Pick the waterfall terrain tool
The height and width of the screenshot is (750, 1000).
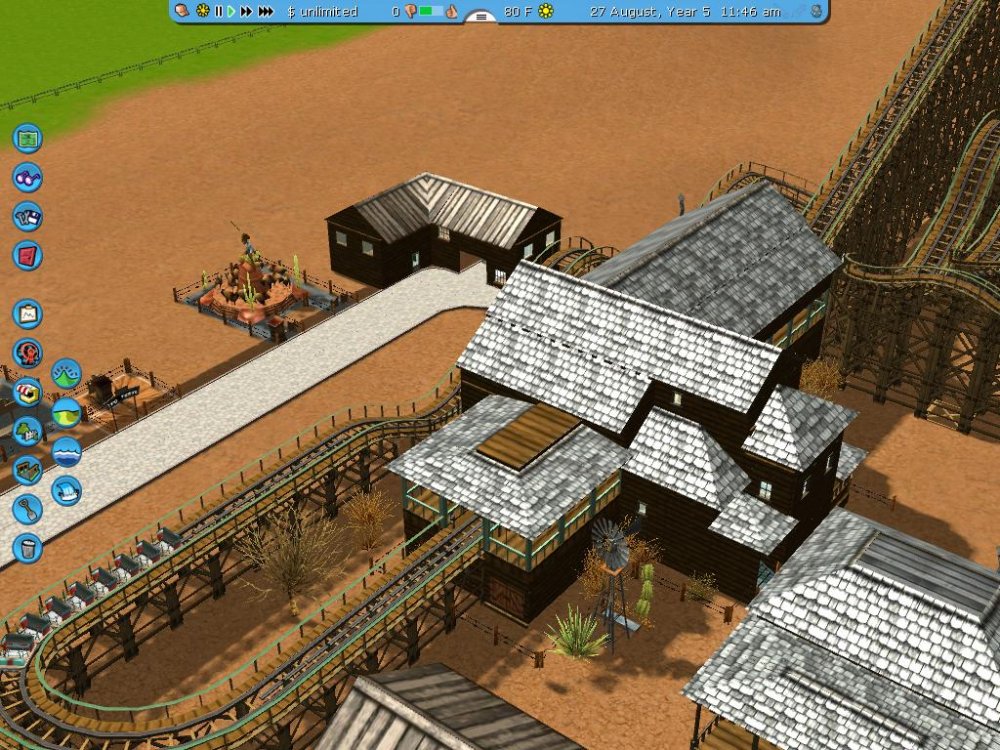(66, 491)
